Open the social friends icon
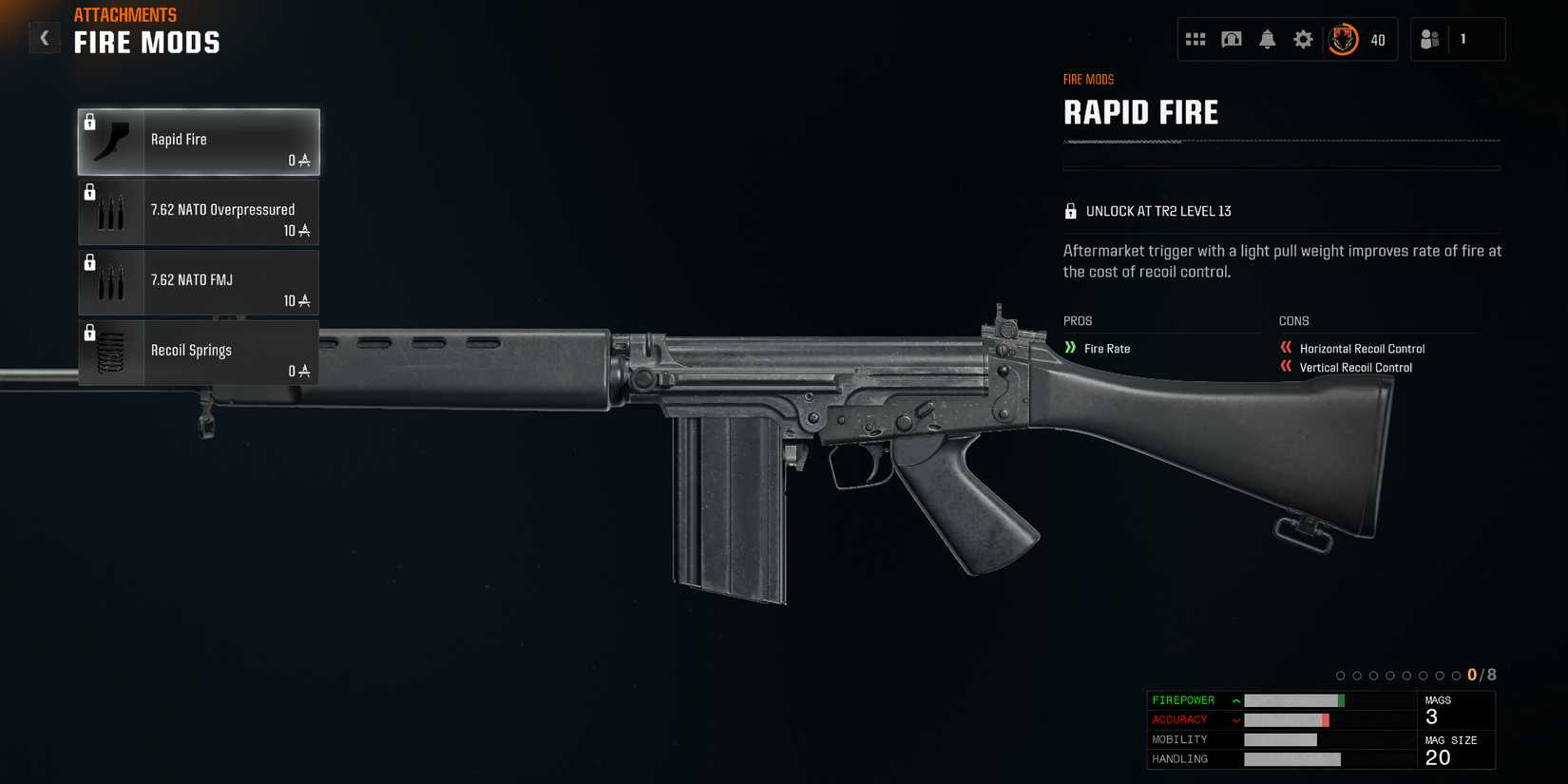The image size is (1568, 784). point(1430,39)
